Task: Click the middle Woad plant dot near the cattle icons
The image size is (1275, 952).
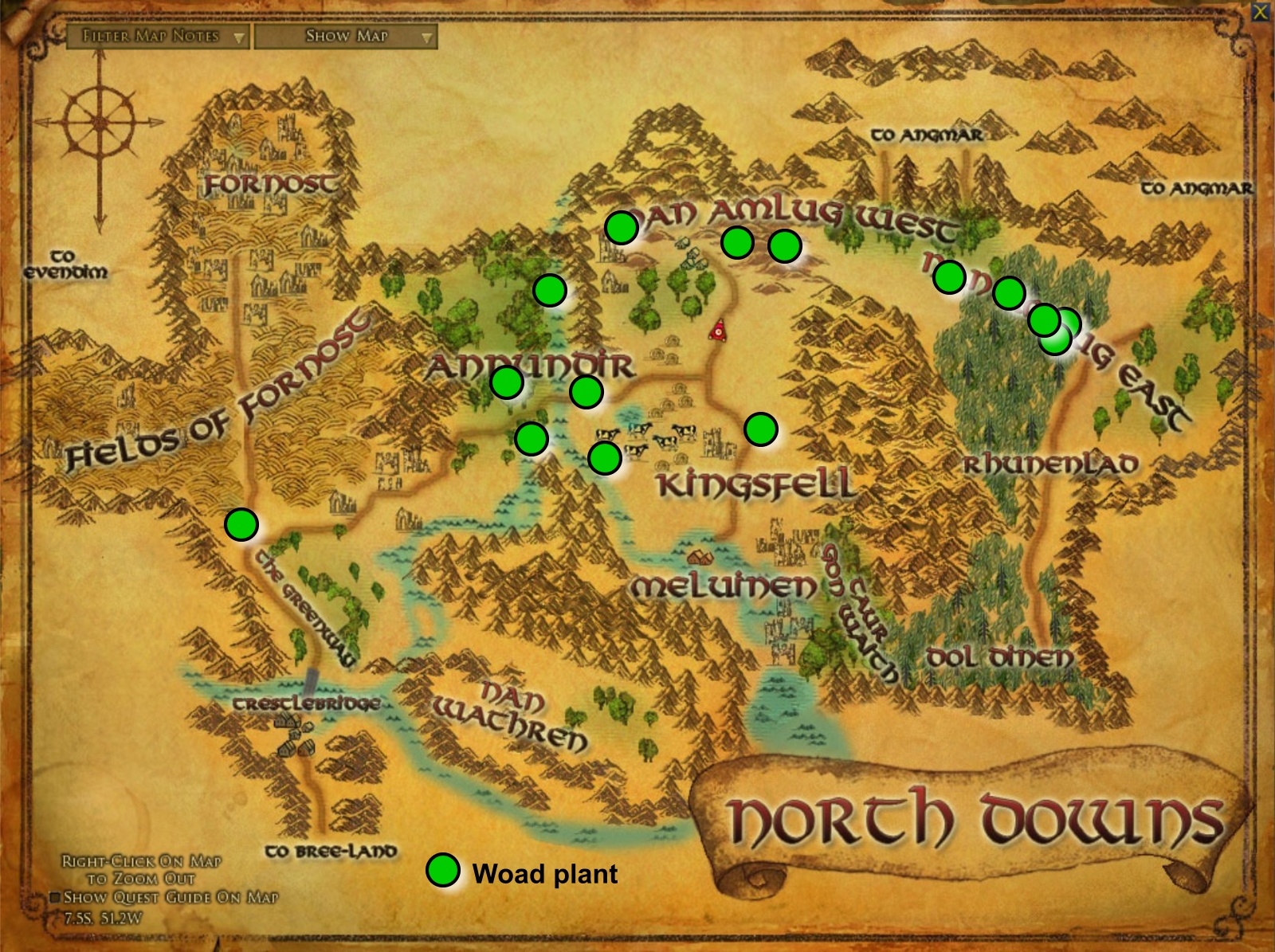Action: point(606,458)
